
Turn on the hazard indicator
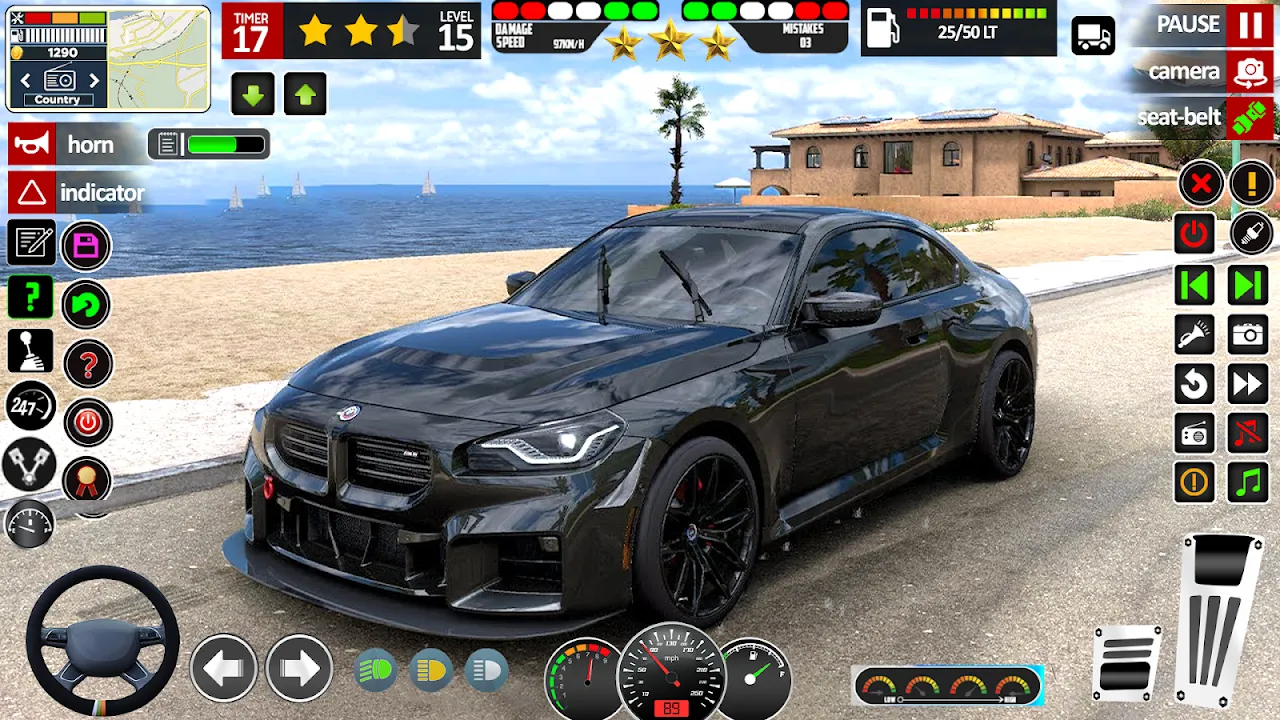pos(33,192)
